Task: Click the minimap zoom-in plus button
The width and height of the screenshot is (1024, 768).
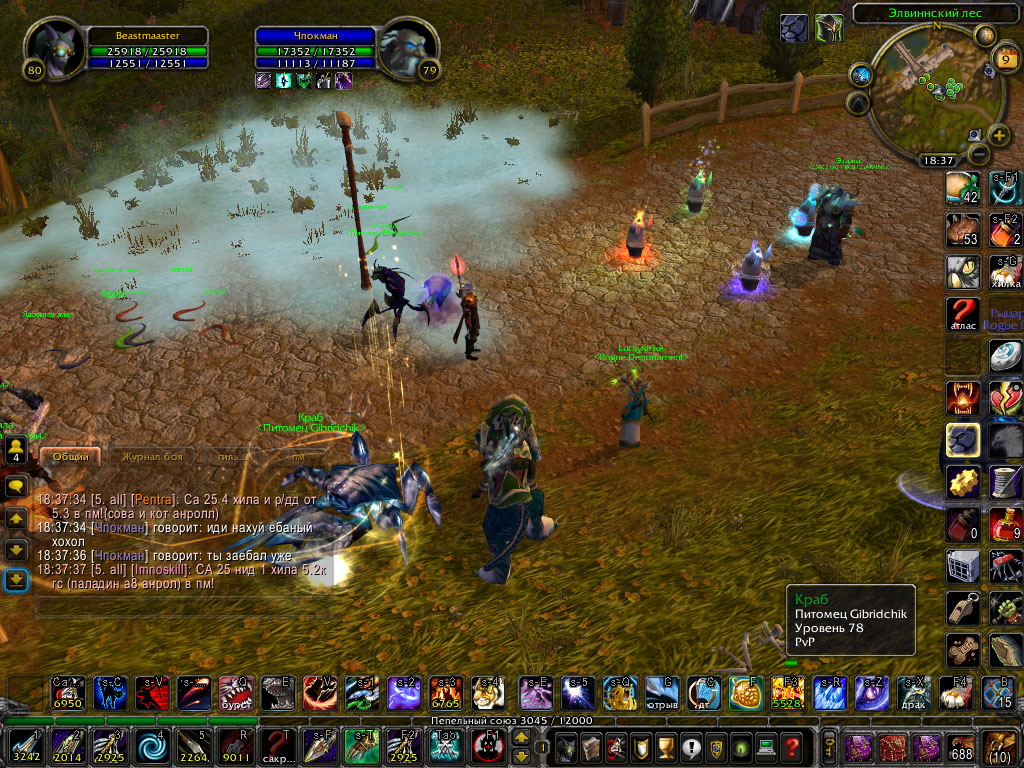Action: pyautogui.click(x=999, y=136)
